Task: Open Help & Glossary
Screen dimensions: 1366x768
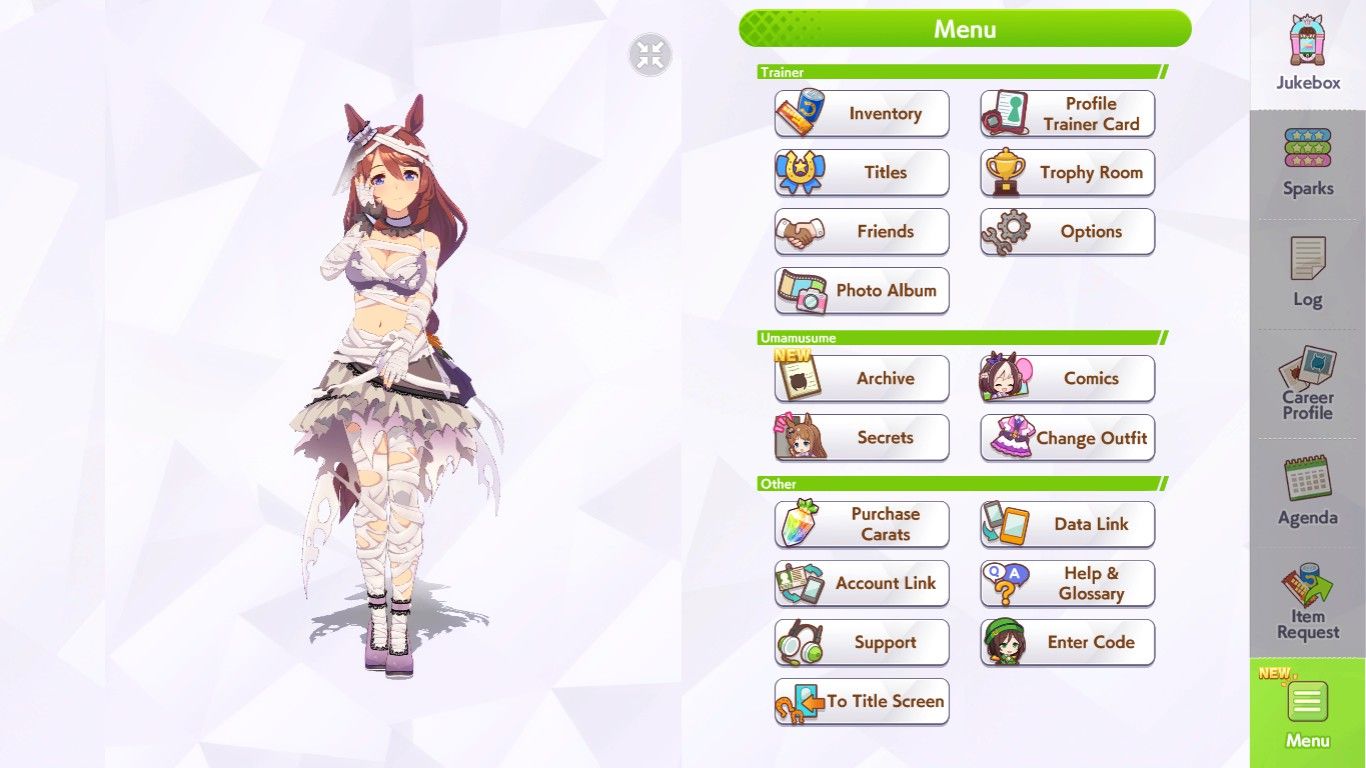Action: (1067, 583)
